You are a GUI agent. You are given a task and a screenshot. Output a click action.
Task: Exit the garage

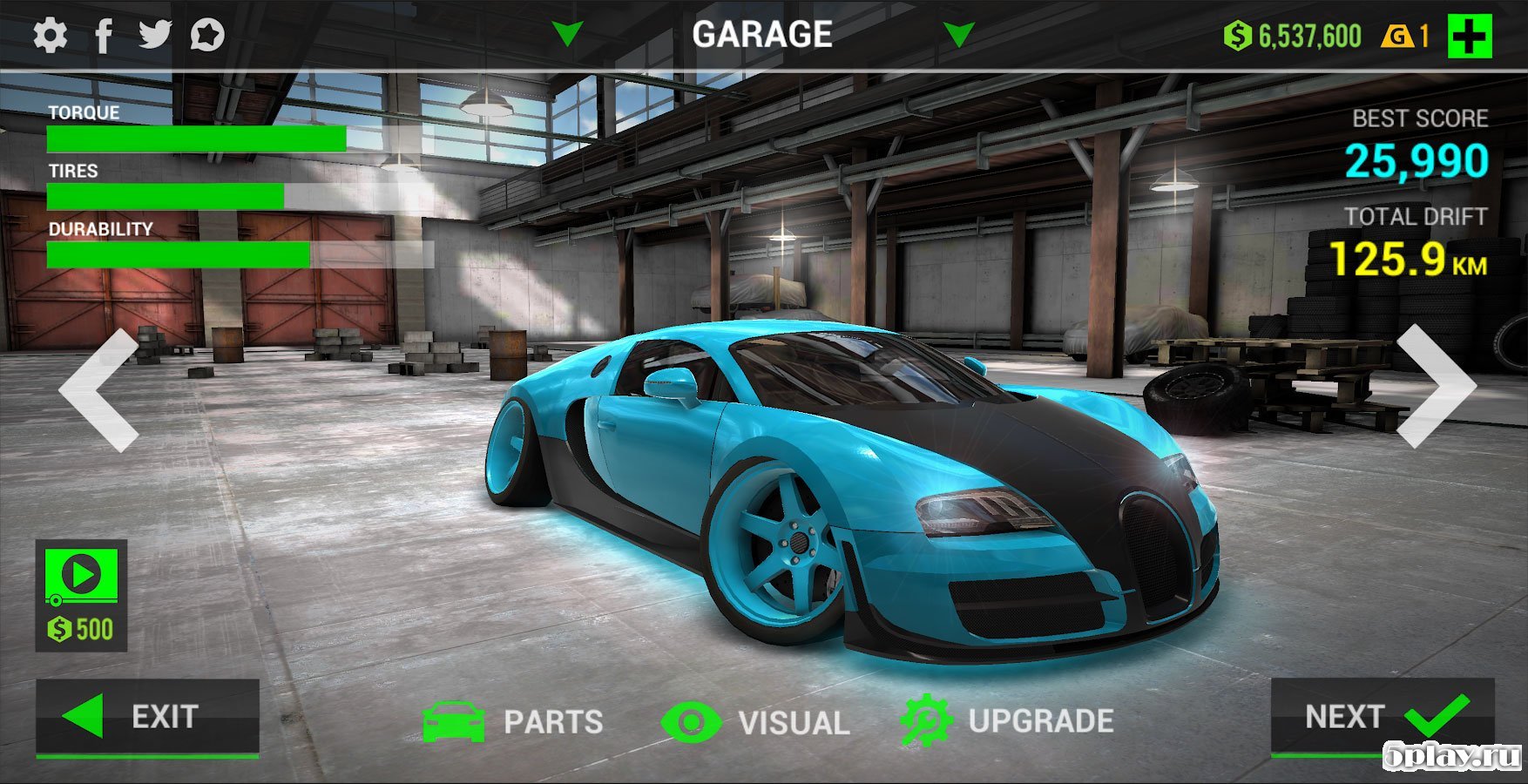coord(147,717)
